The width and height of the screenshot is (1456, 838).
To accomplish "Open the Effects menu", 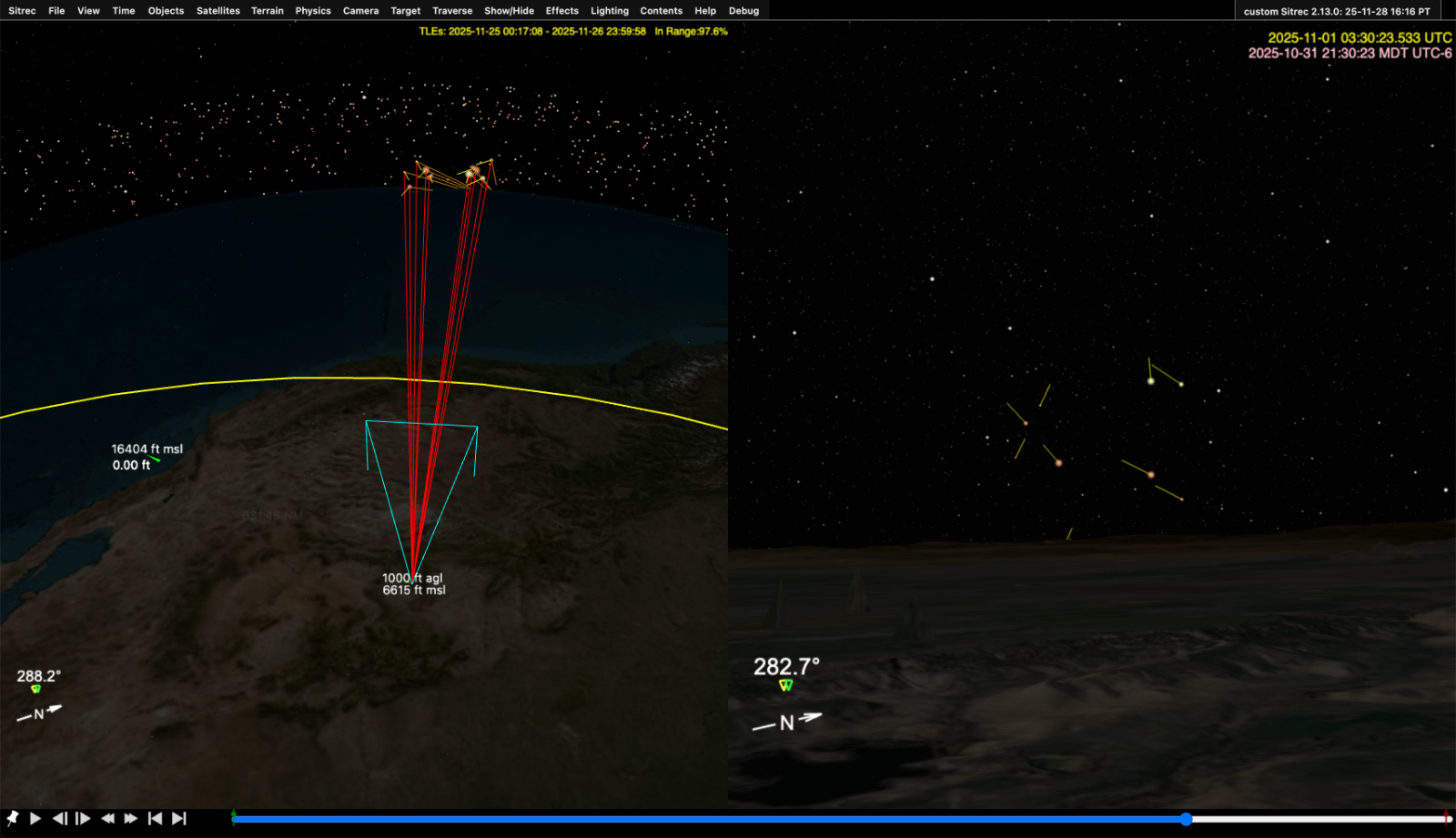I will (x=562, y=11).
